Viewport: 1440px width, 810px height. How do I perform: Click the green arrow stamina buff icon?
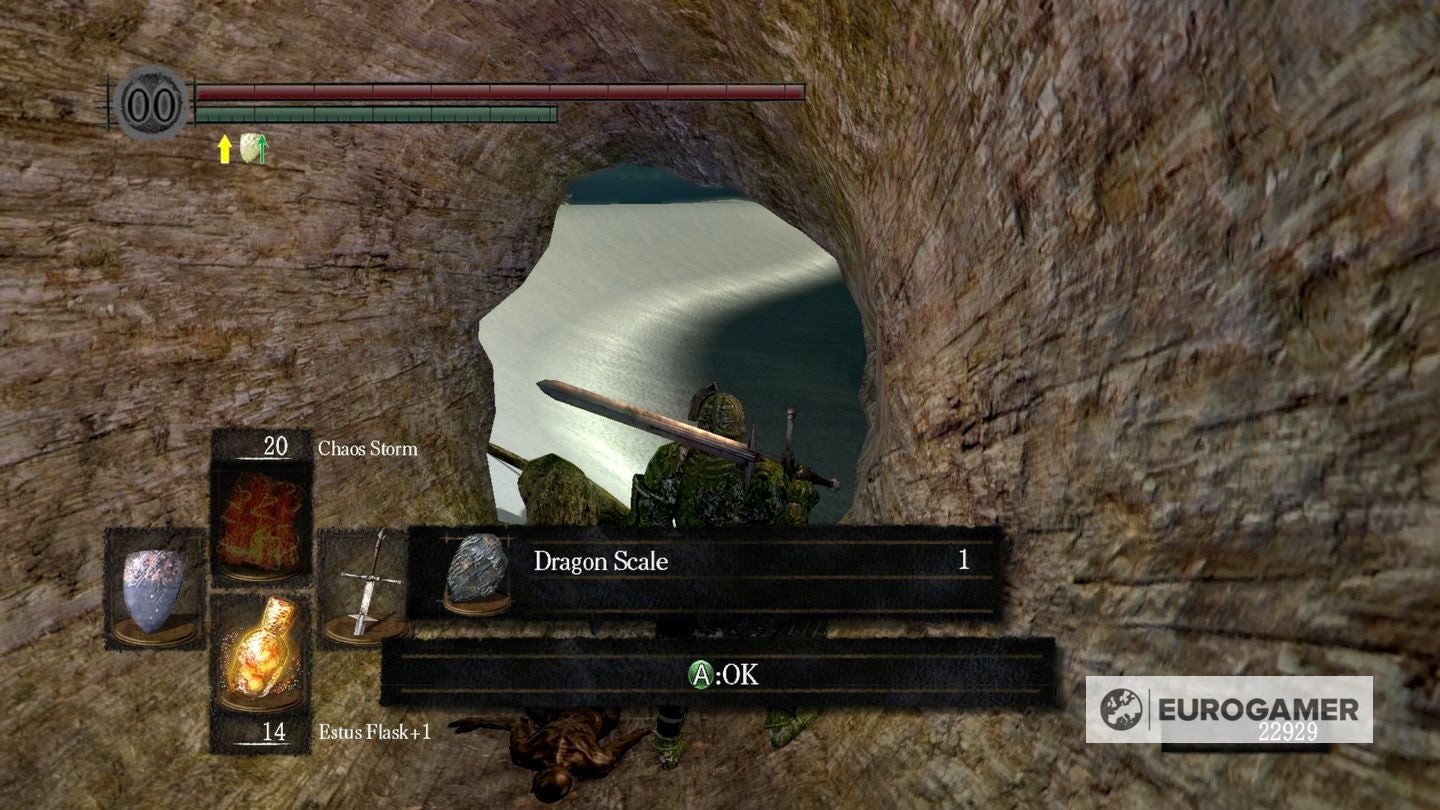pyautogui.click(x=260, y=150)
